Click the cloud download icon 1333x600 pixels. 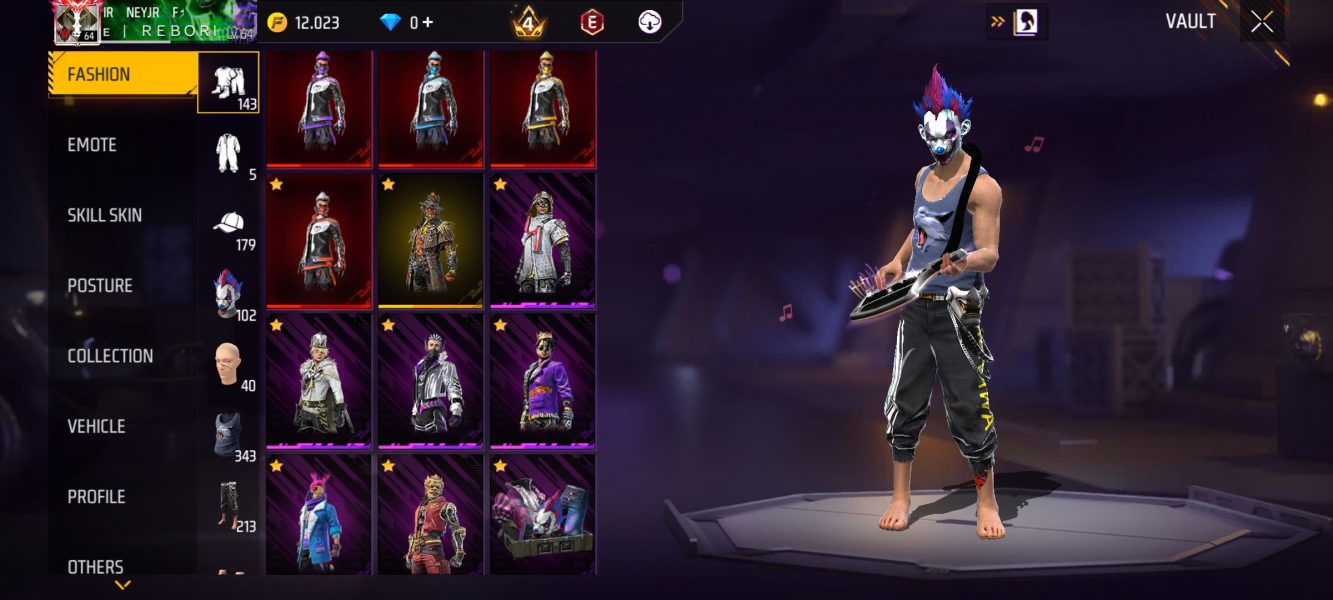click(x=650, y=22)
